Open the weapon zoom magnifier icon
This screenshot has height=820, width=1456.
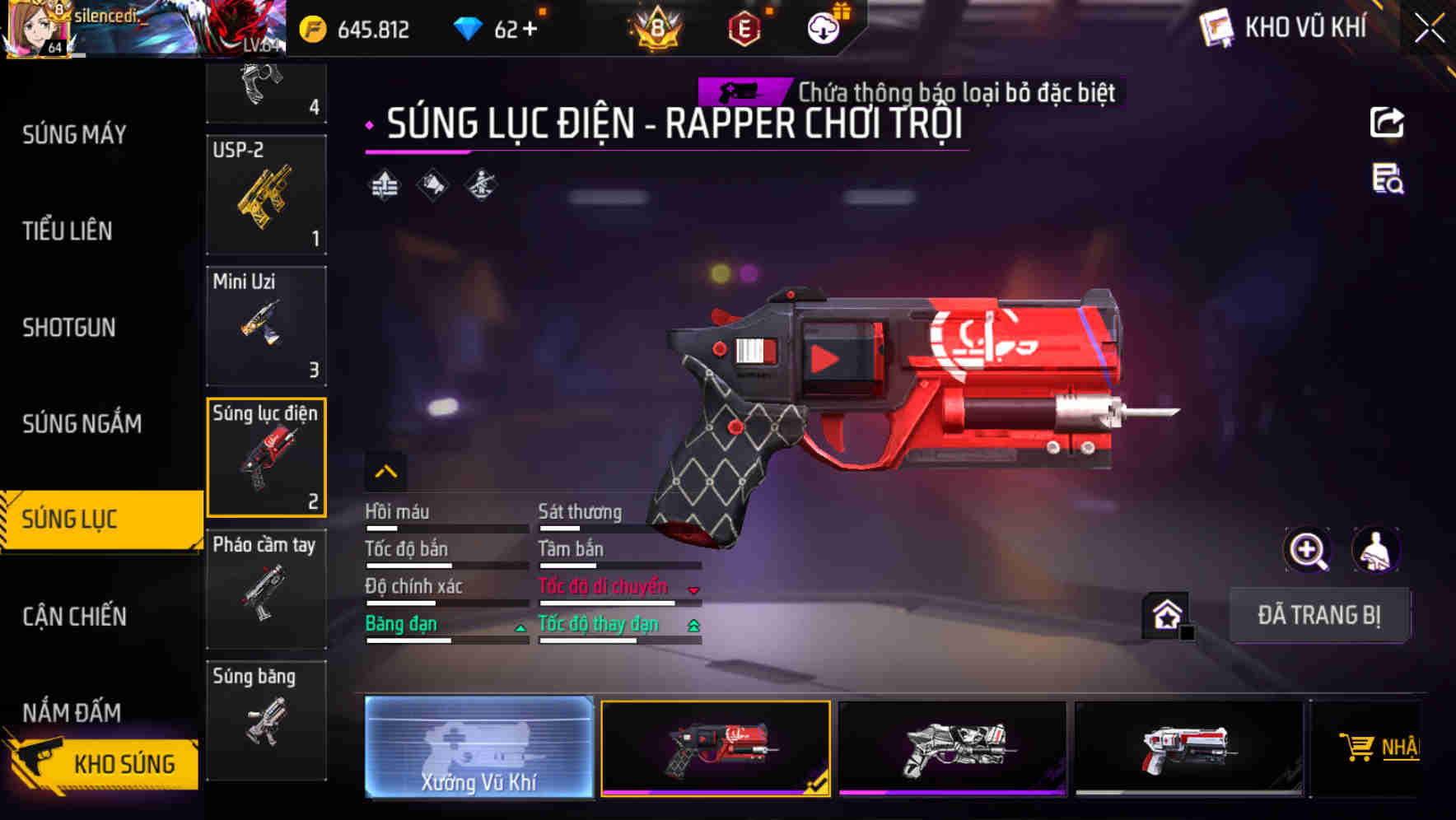[1307, 550]
